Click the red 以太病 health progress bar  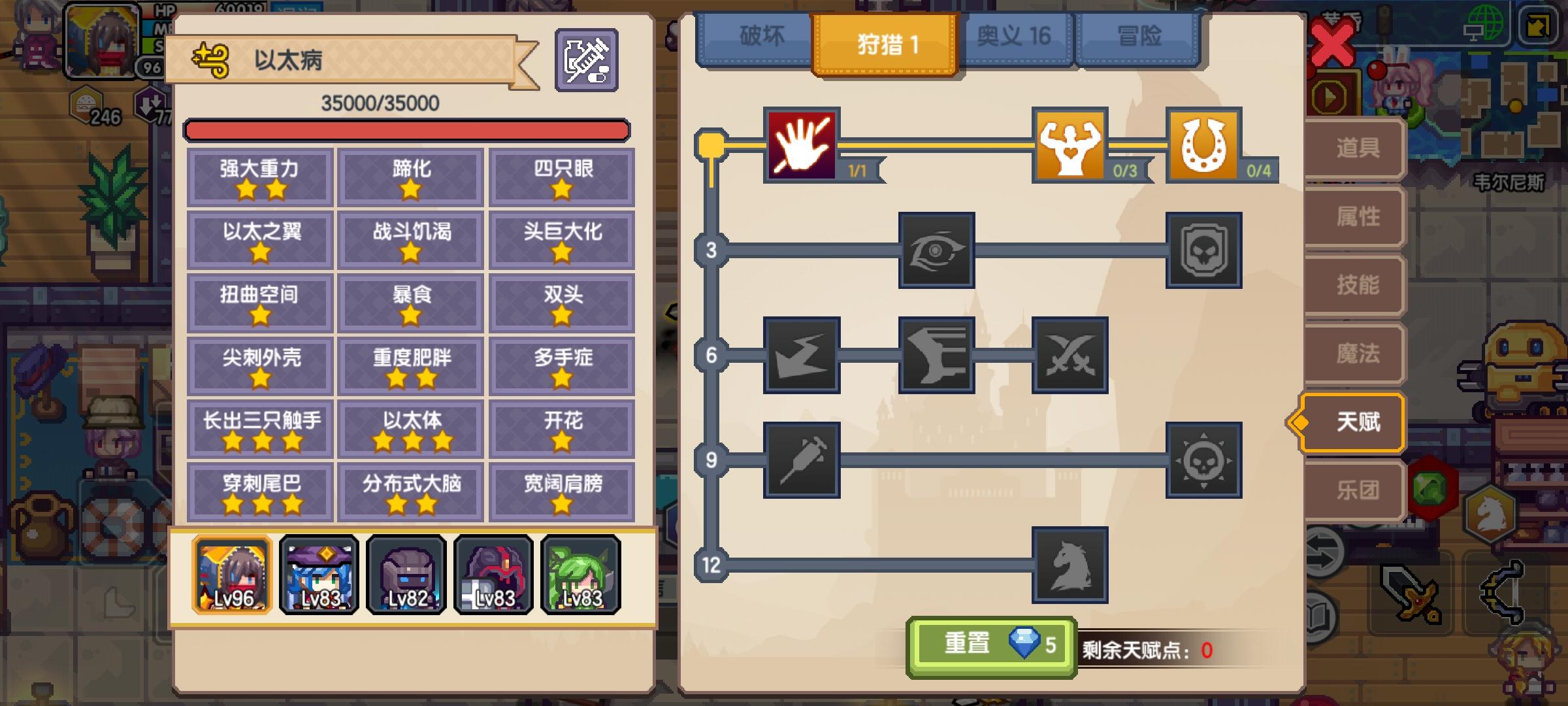pyautogui.click(x=408, y=129)
